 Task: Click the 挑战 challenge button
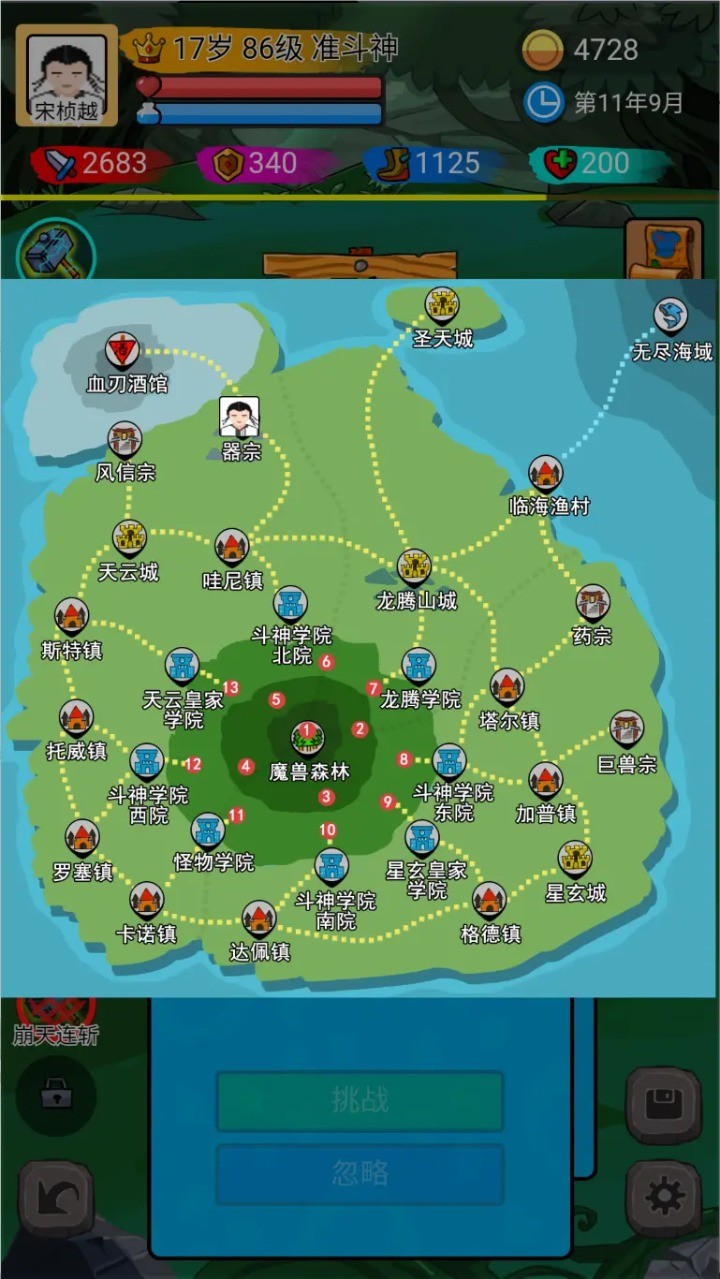tap(360, 1100)
